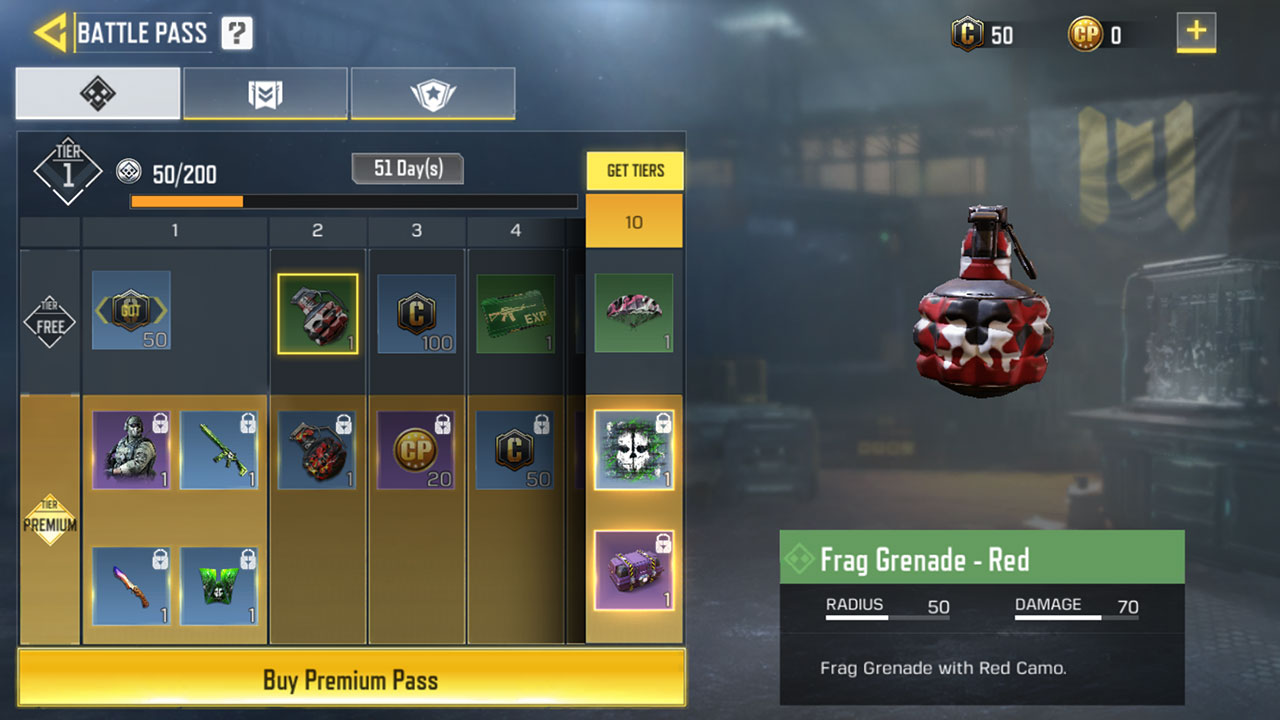Select the 100 credits free reward

pos(416,313)
